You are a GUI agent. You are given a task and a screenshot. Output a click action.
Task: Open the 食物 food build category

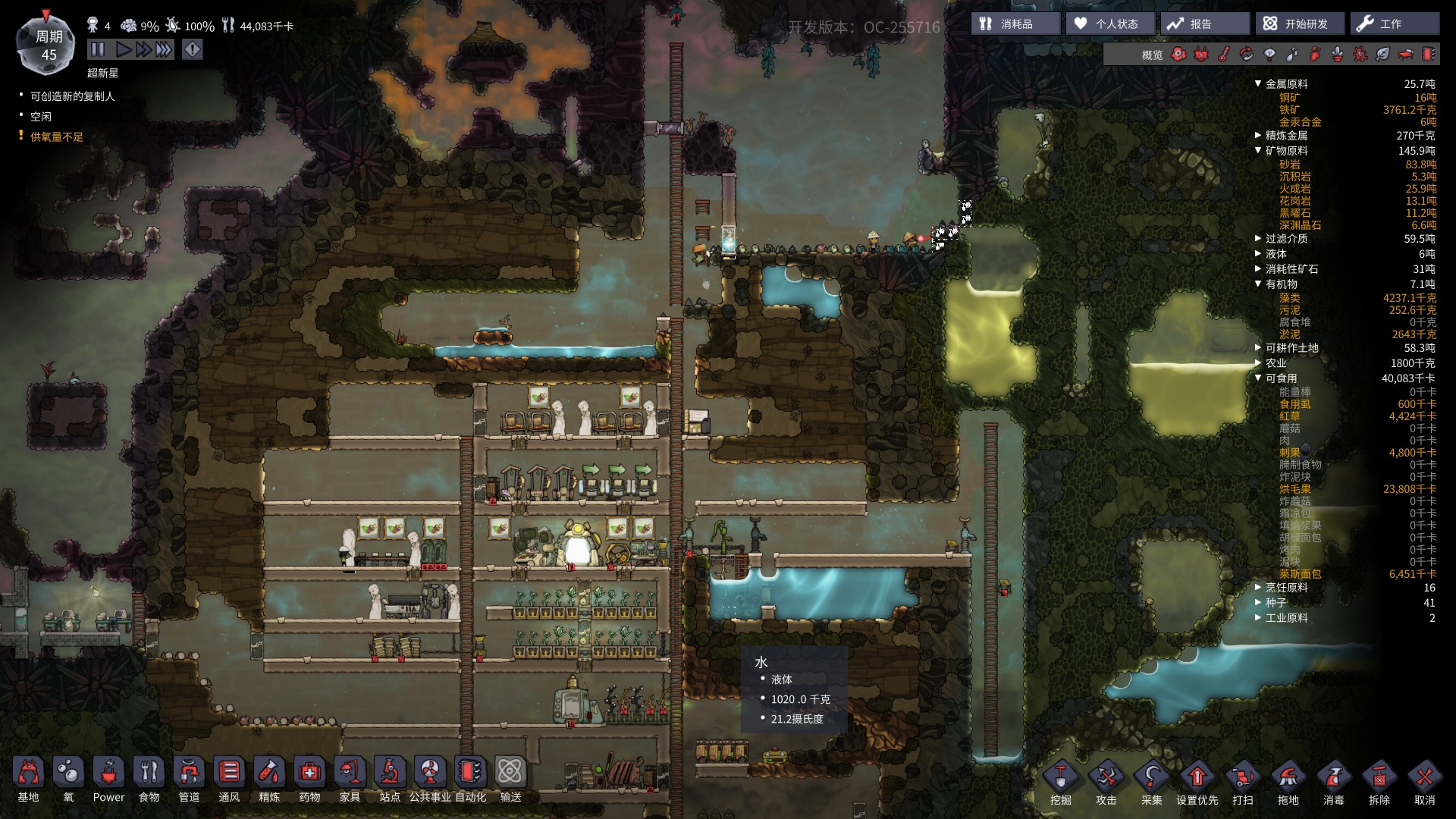[149, 780]
